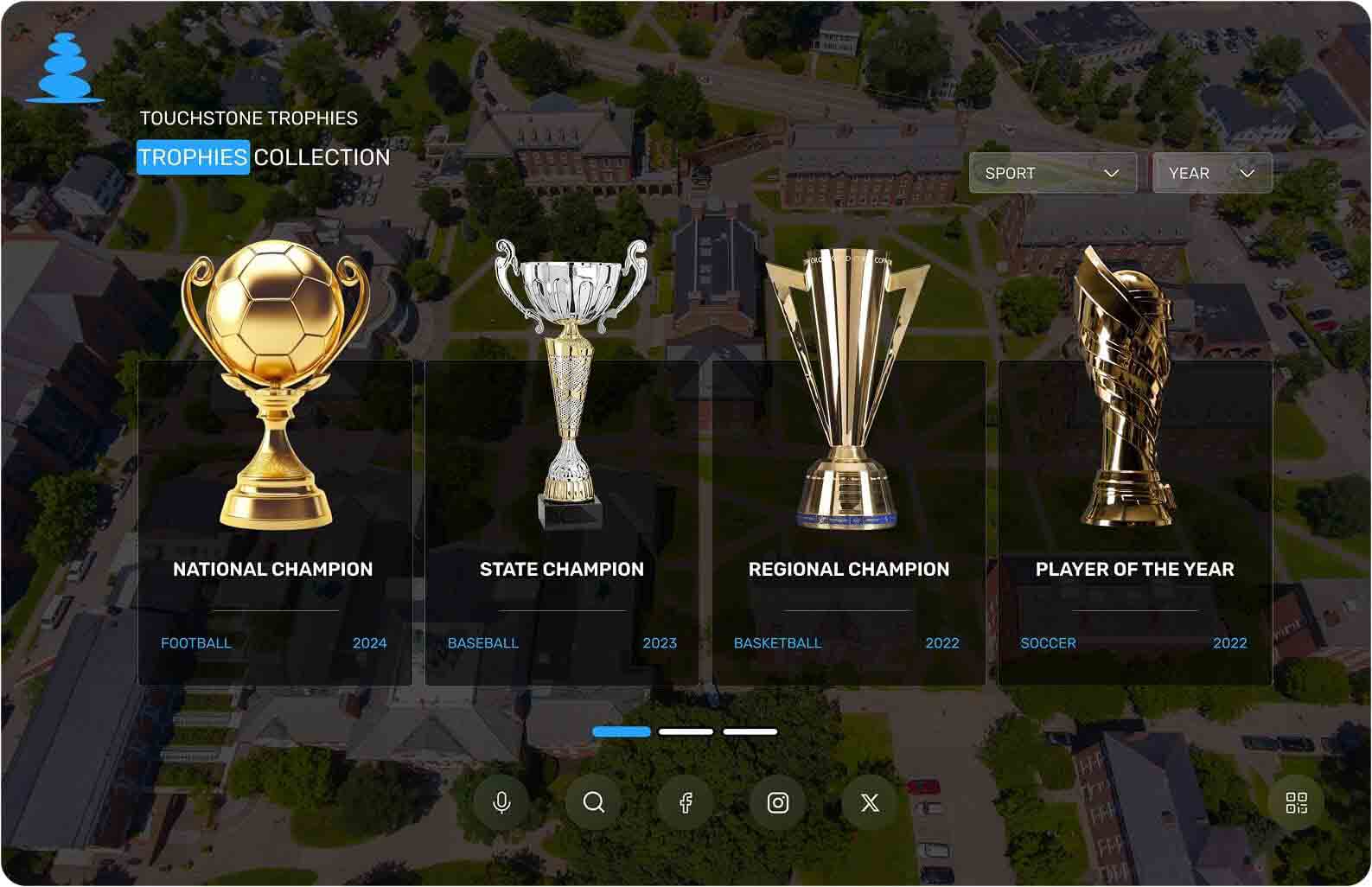Click the microphone voice search icon
1372x887 pixels.
pyautogui.click(x=502, y=802)
